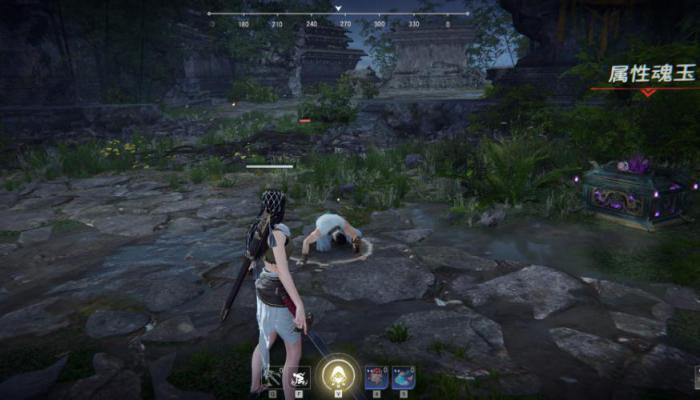The height and width of the screenshot is (400, 700).
Task: Select the 属性魂玉 item label
Action: pyautogui.click(x=651, y=74)
